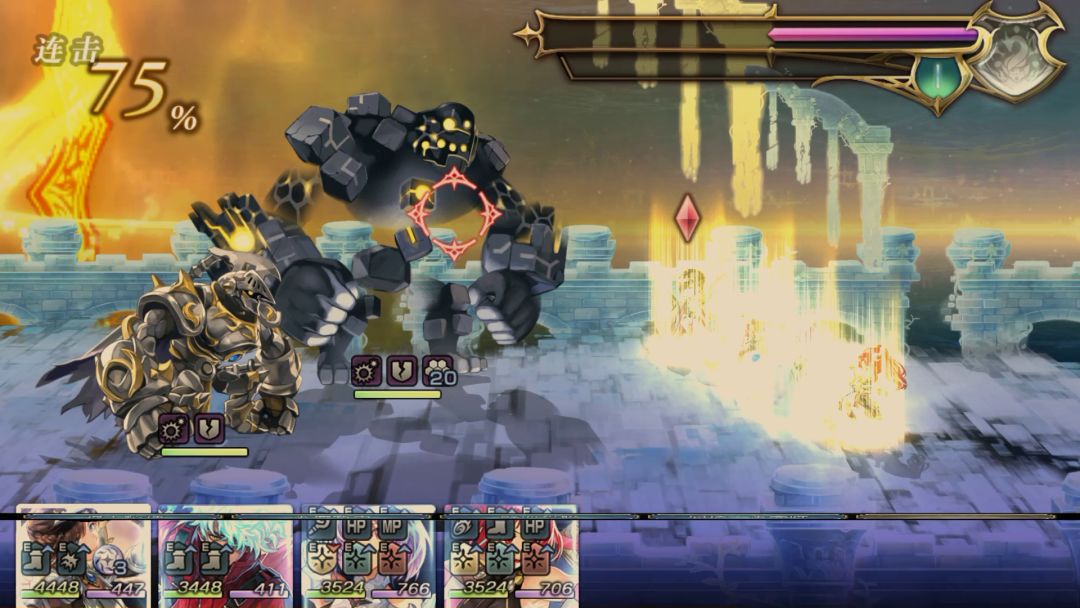Choose the party portrait showing 766 MP
The image size is (1080, 608).
point(369,556)
